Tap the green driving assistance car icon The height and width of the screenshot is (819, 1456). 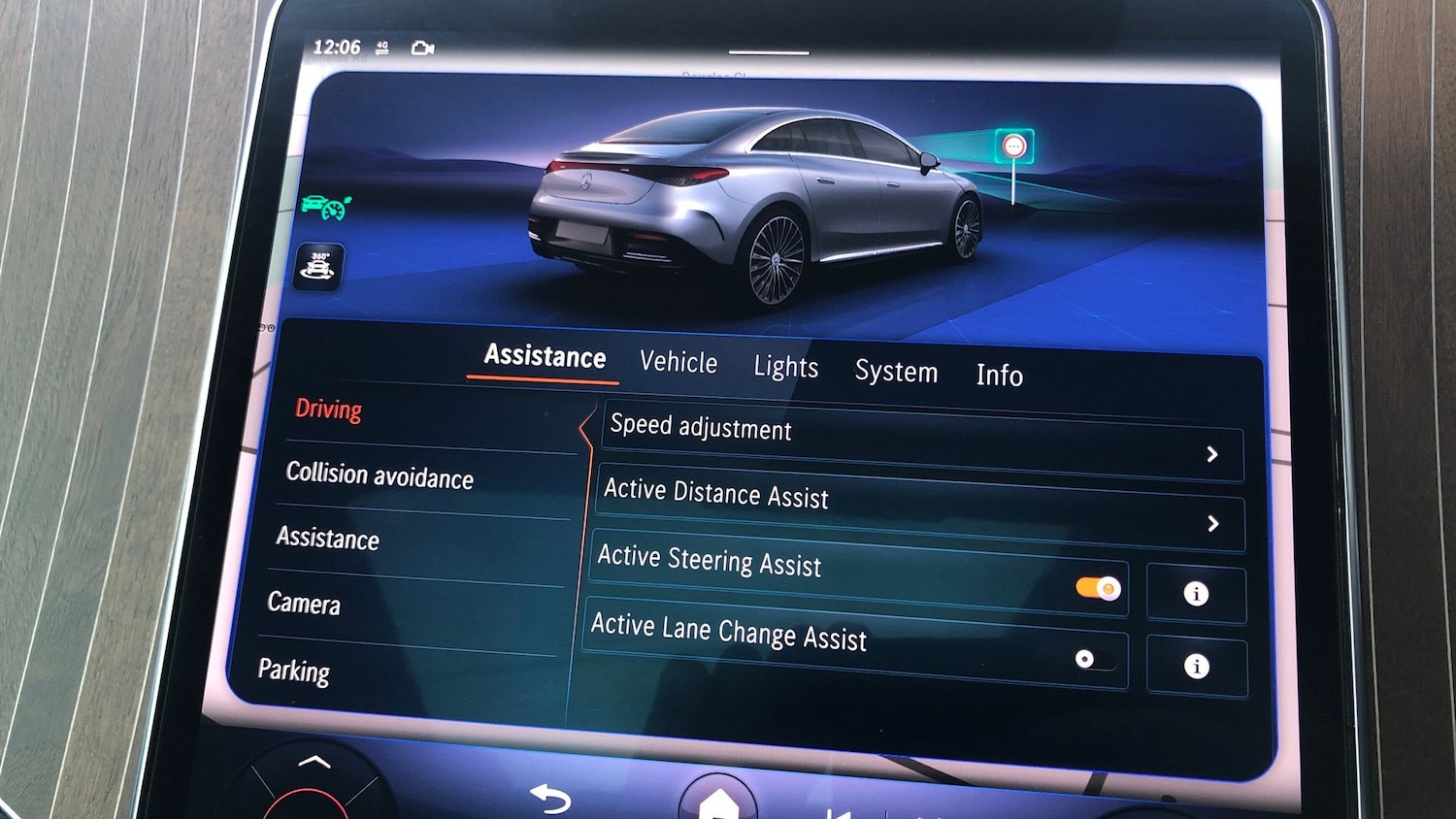[x=325, y=207]
